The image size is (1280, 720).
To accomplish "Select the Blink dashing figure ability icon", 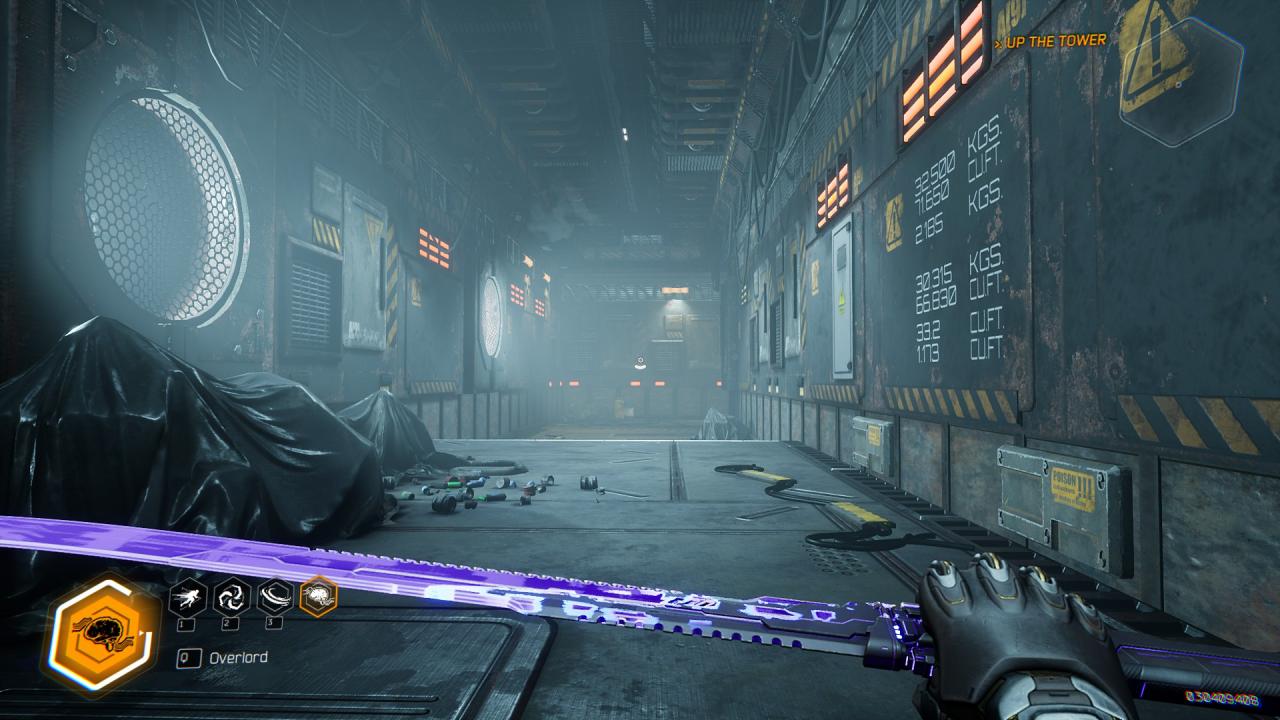I will coord(189,597).
